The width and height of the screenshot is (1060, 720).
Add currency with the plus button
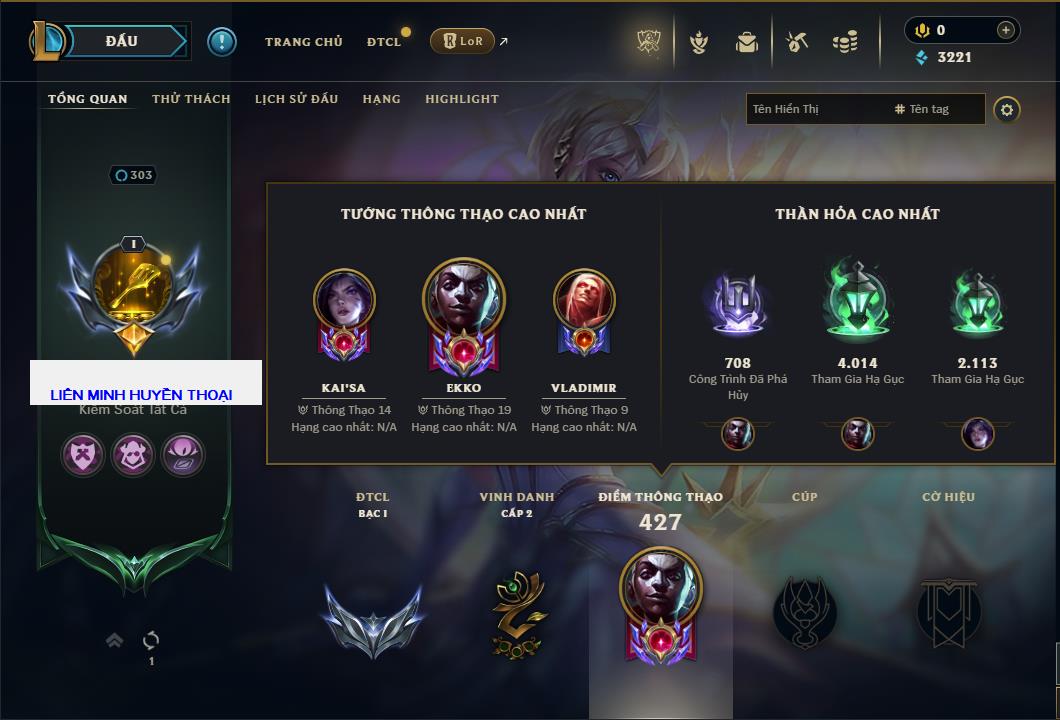[1005, 30]
